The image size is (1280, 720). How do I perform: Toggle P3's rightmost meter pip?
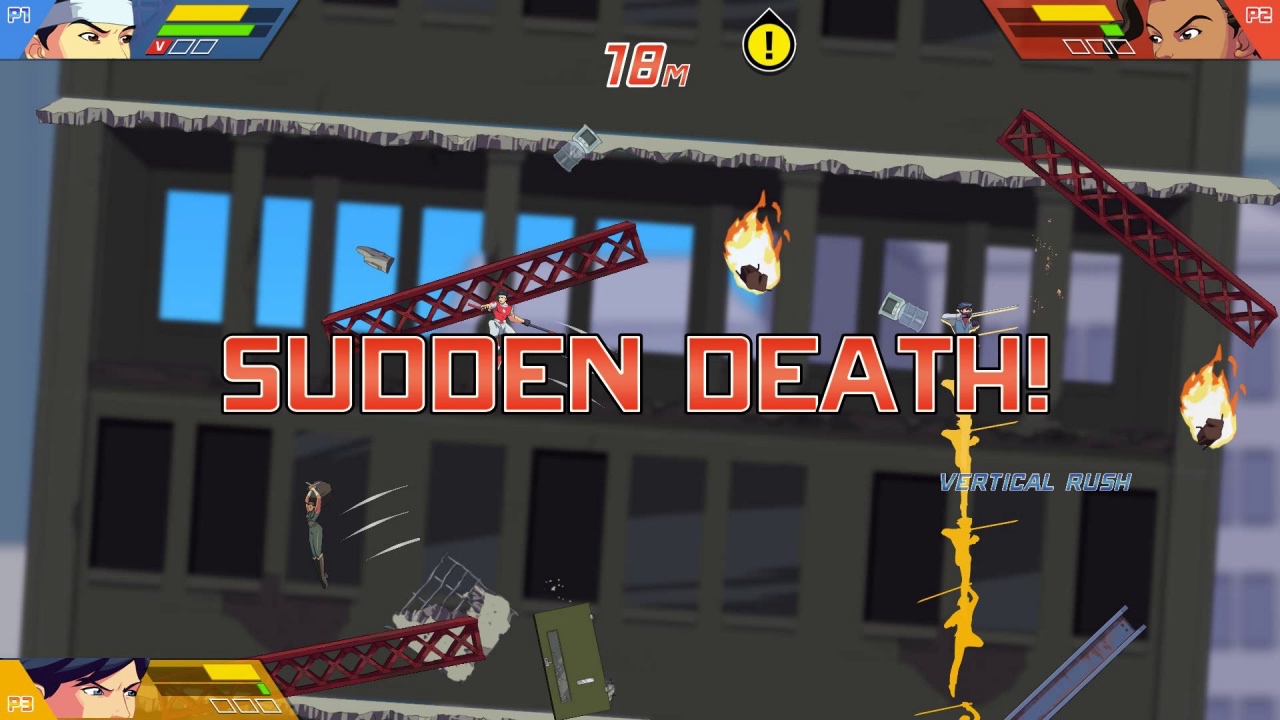click(268, 705)
